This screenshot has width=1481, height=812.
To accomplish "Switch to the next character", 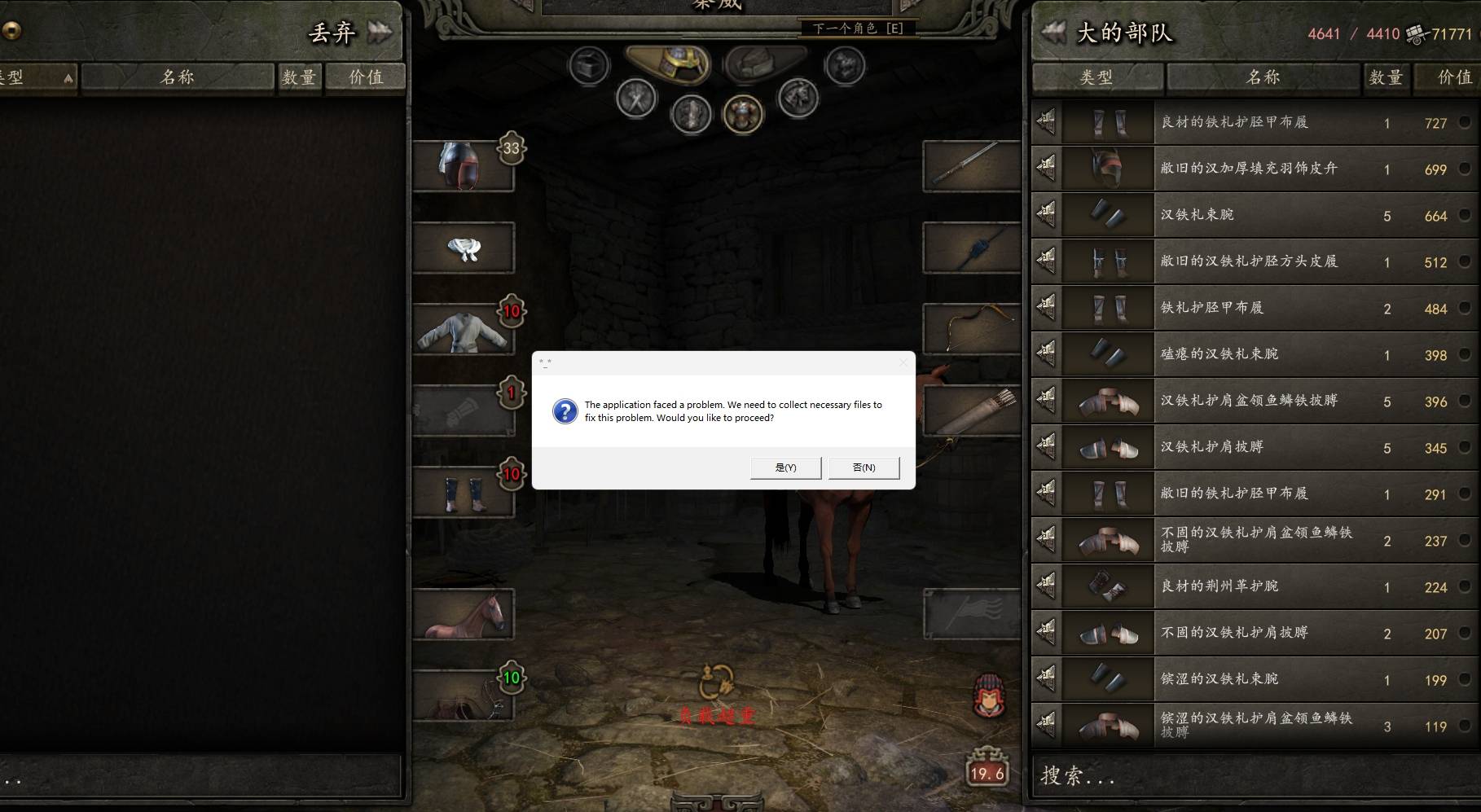I will coord(857,29).
